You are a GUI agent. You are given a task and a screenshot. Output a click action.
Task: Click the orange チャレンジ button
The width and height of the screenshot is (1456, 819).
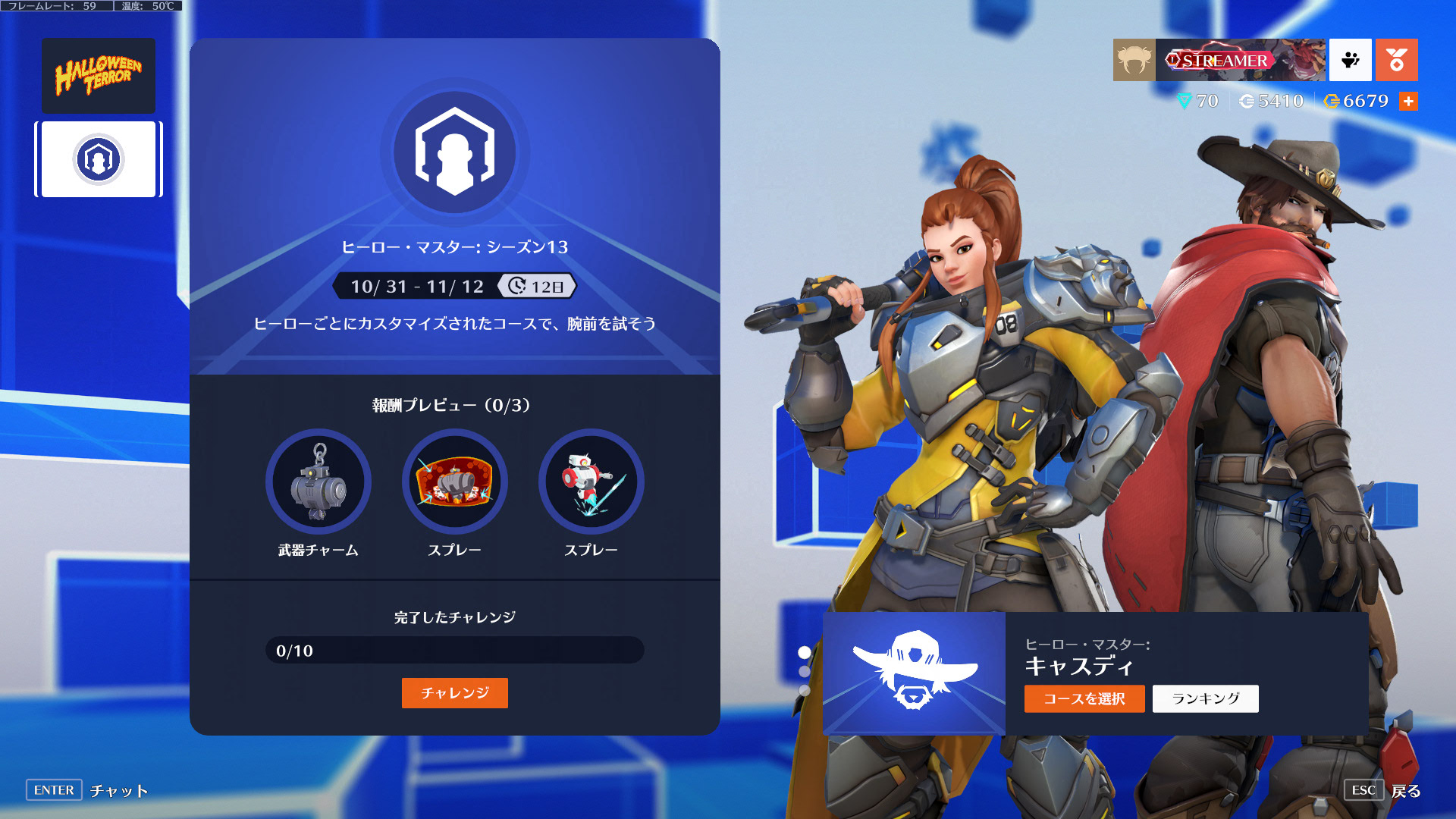coord(454,693)
